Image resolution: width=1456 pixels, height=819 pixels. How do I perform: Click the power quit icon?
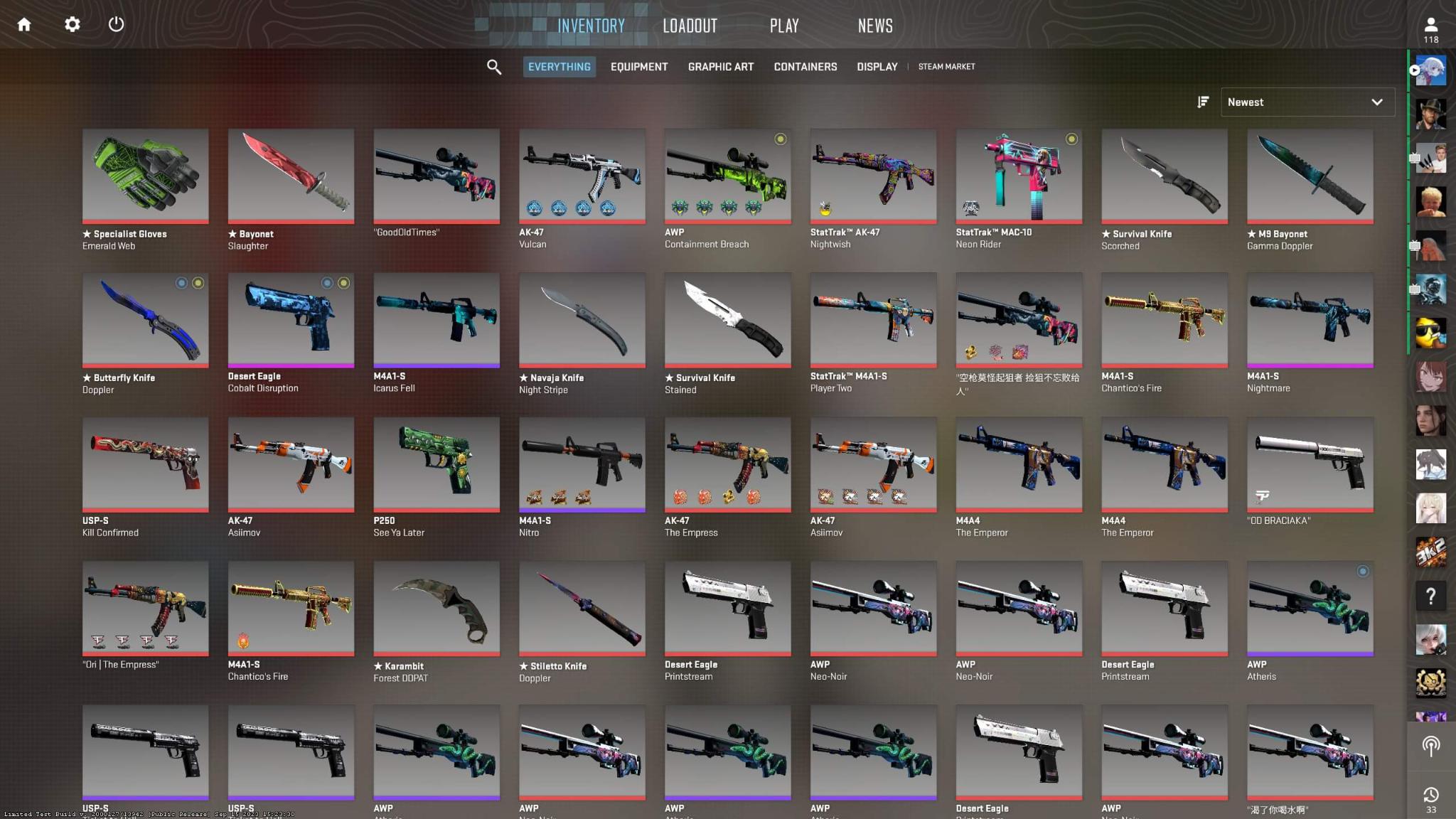coord(117,25)
